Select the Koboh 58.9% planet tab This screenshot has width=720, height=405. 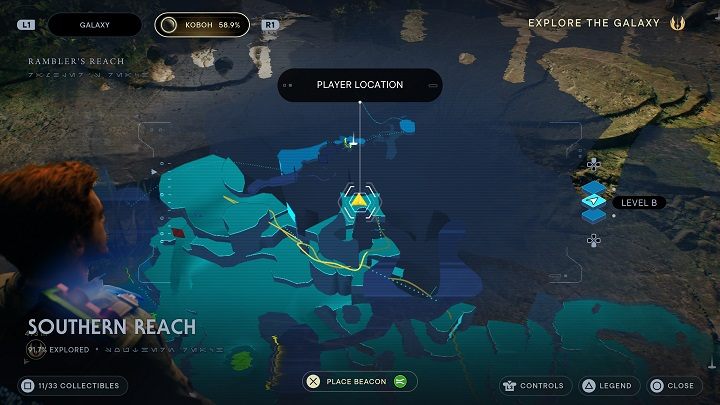(203, 24)
